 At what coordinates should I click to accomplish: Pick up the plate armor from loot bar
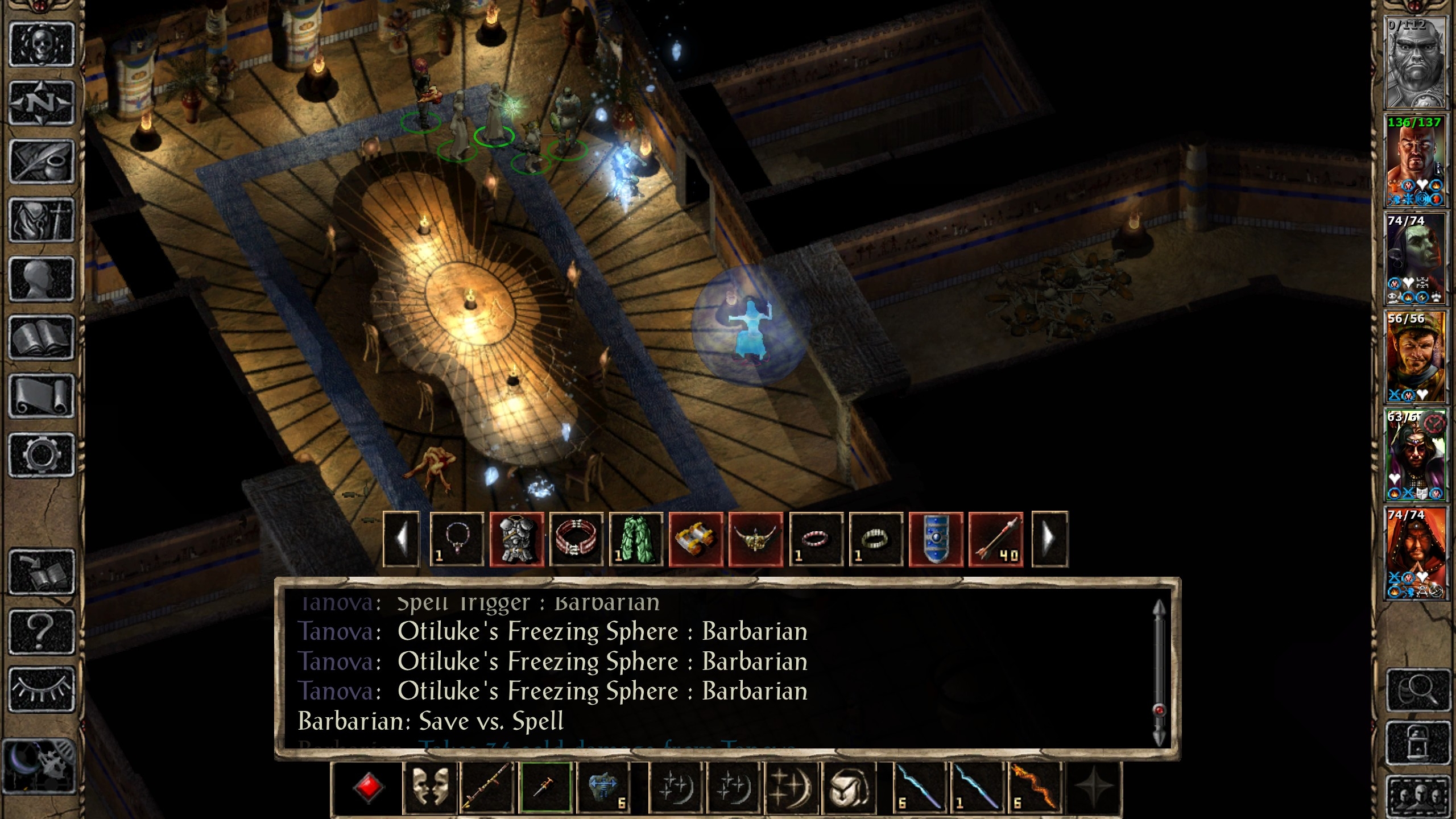click(516, 539)
